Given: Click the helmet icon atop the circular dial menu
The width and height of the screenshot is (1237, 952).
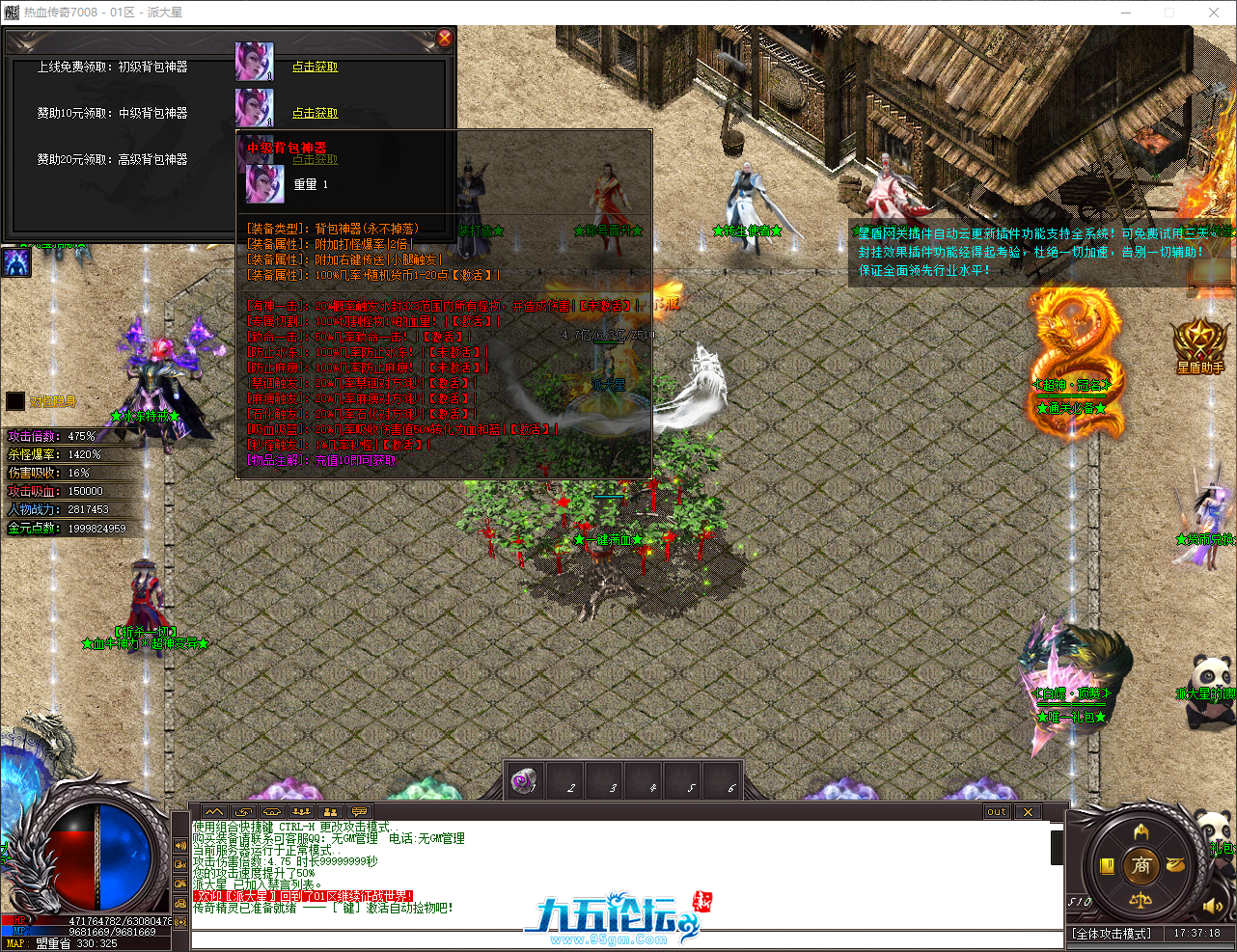Looking at the screenshot, I should tap(1143, 831).
